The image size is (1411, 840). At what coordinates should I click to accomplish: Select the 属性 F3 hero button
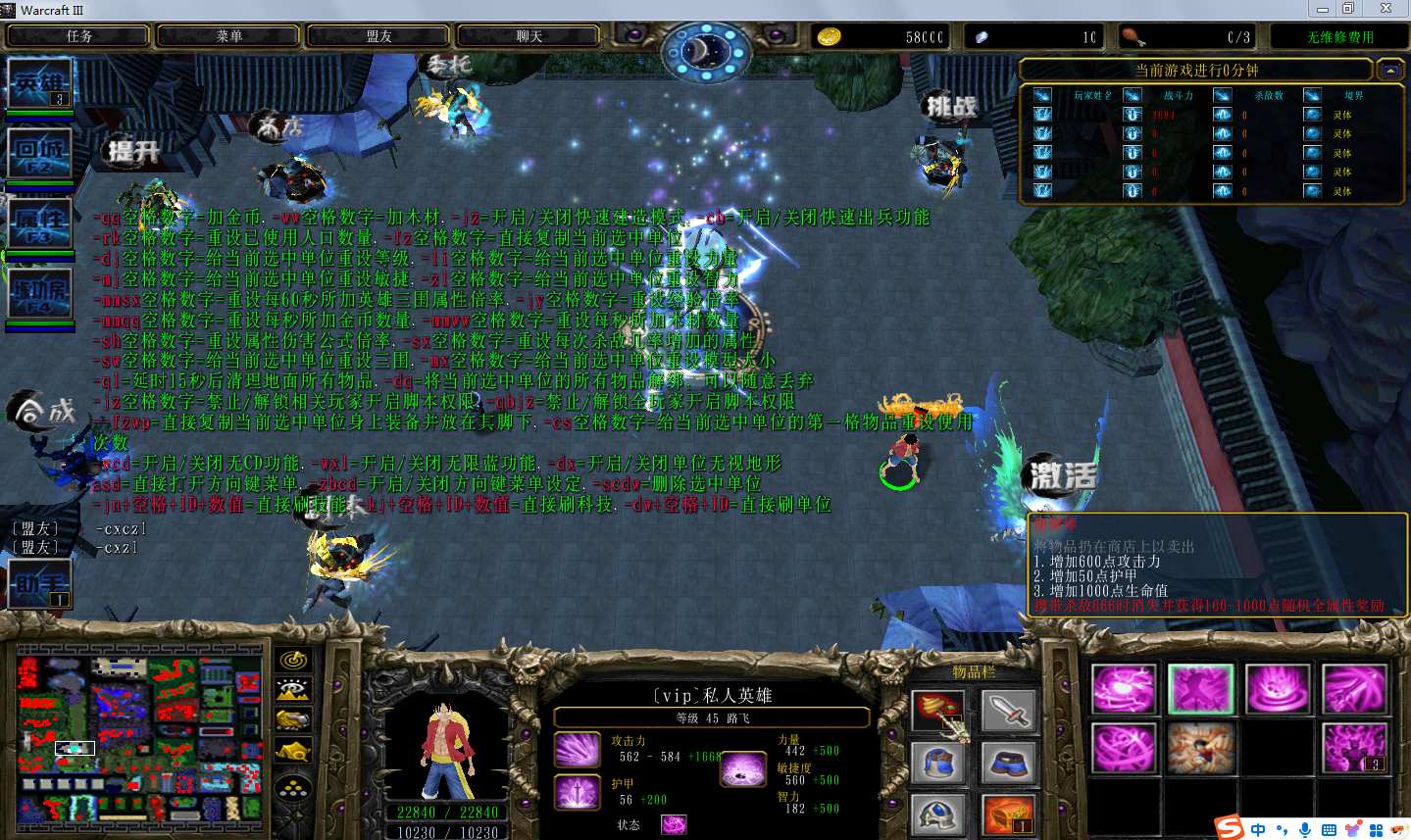point(39,223)
